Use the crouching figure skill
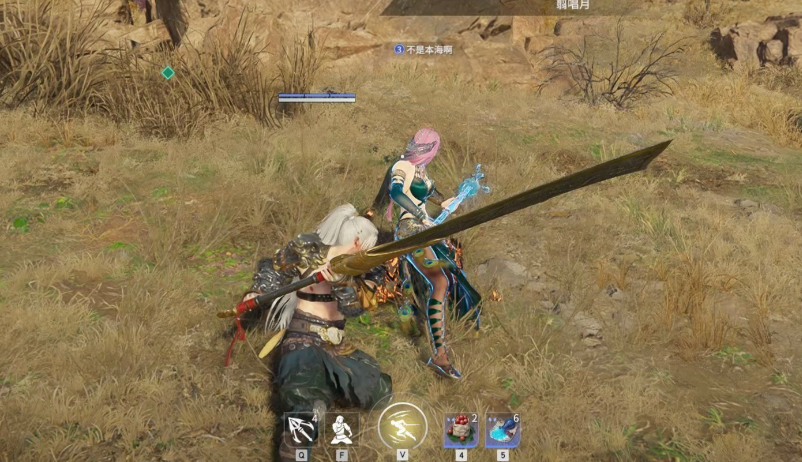Image resolution: width=802 pixels, height=462 pixels. [x=342, y=429]
